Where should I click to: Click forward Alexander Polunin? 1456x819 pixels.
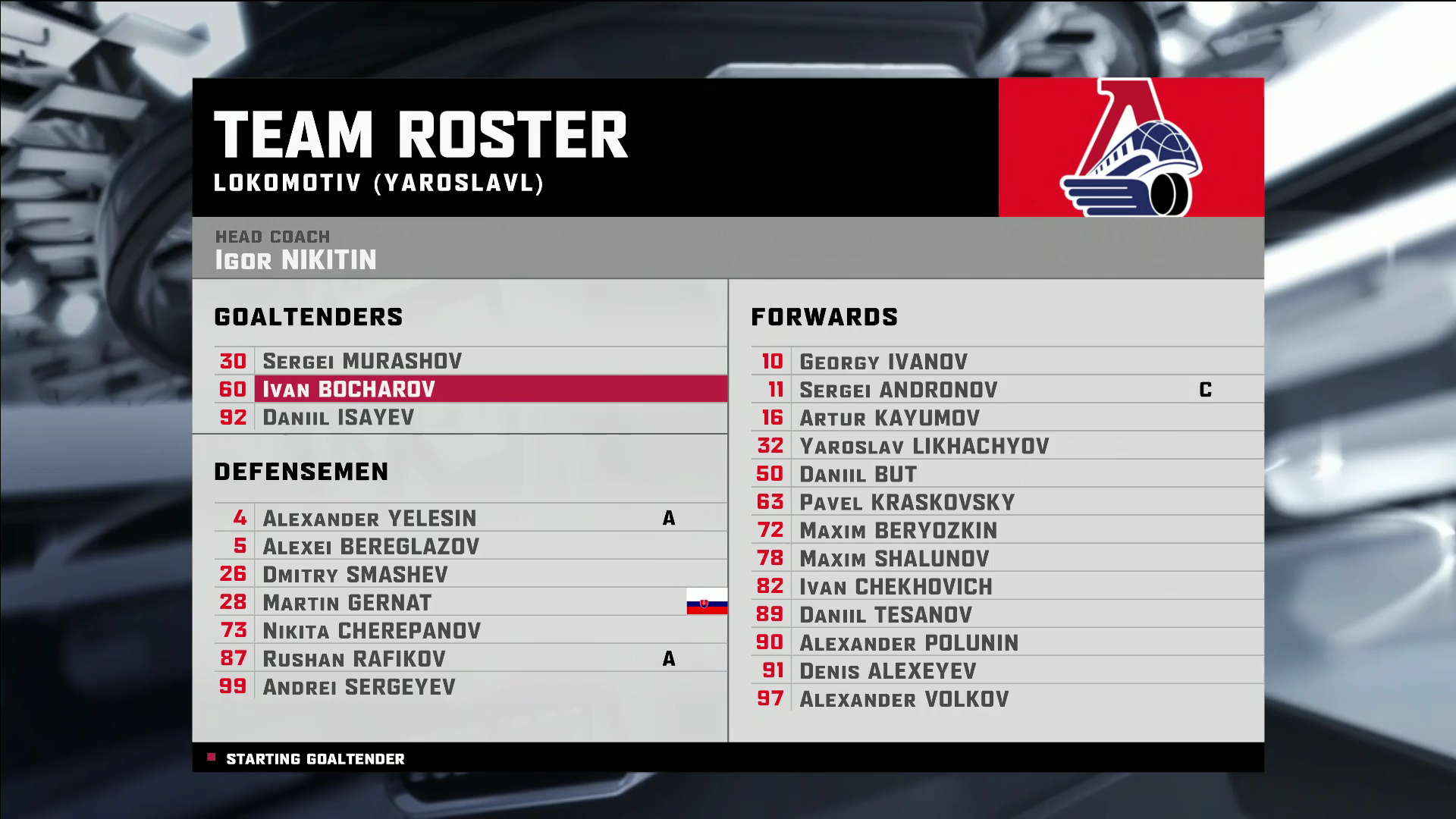(908, 642)
